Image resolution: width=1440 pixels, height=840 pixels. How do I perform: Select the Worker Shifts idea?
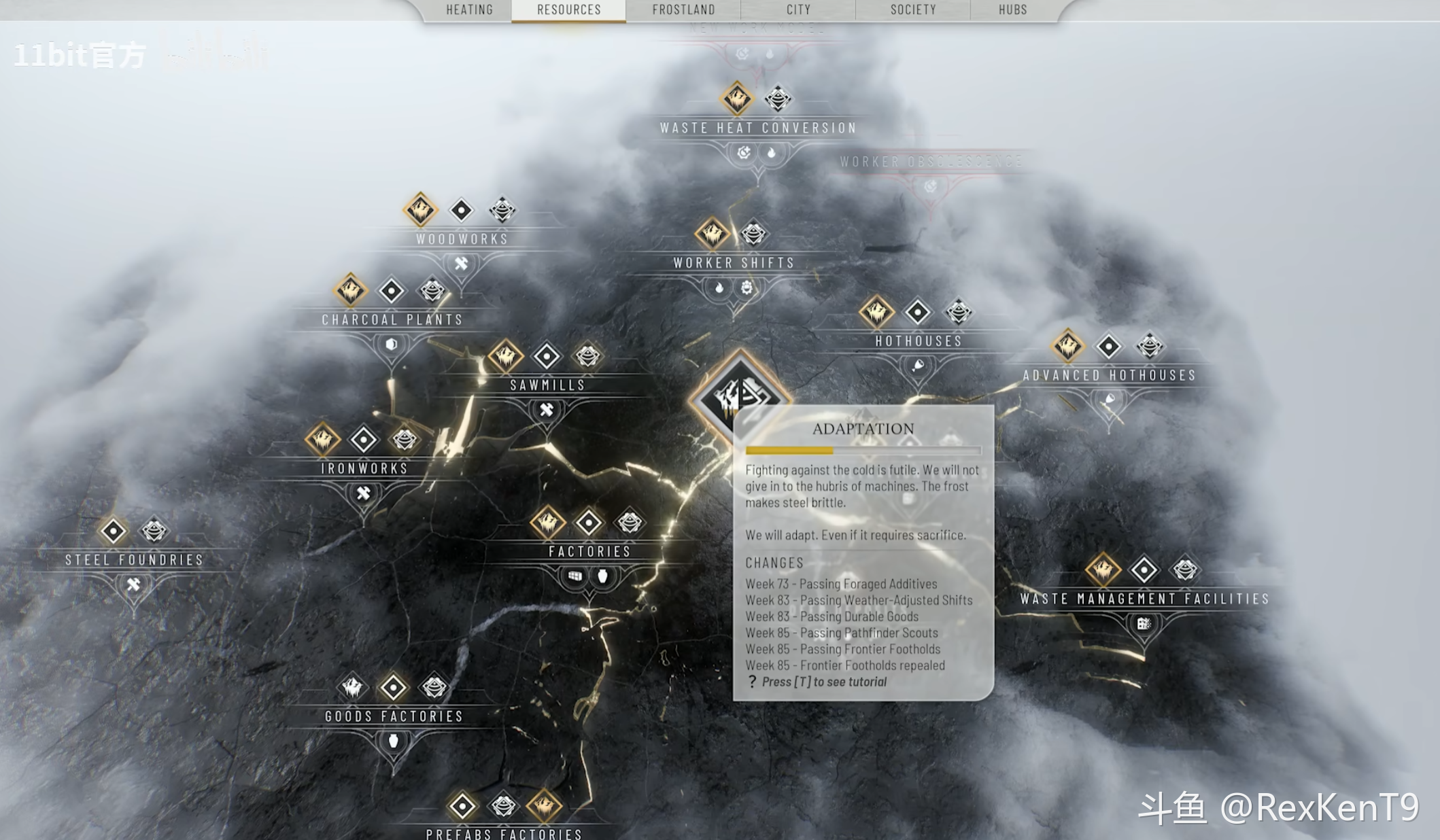coord(734,263)
